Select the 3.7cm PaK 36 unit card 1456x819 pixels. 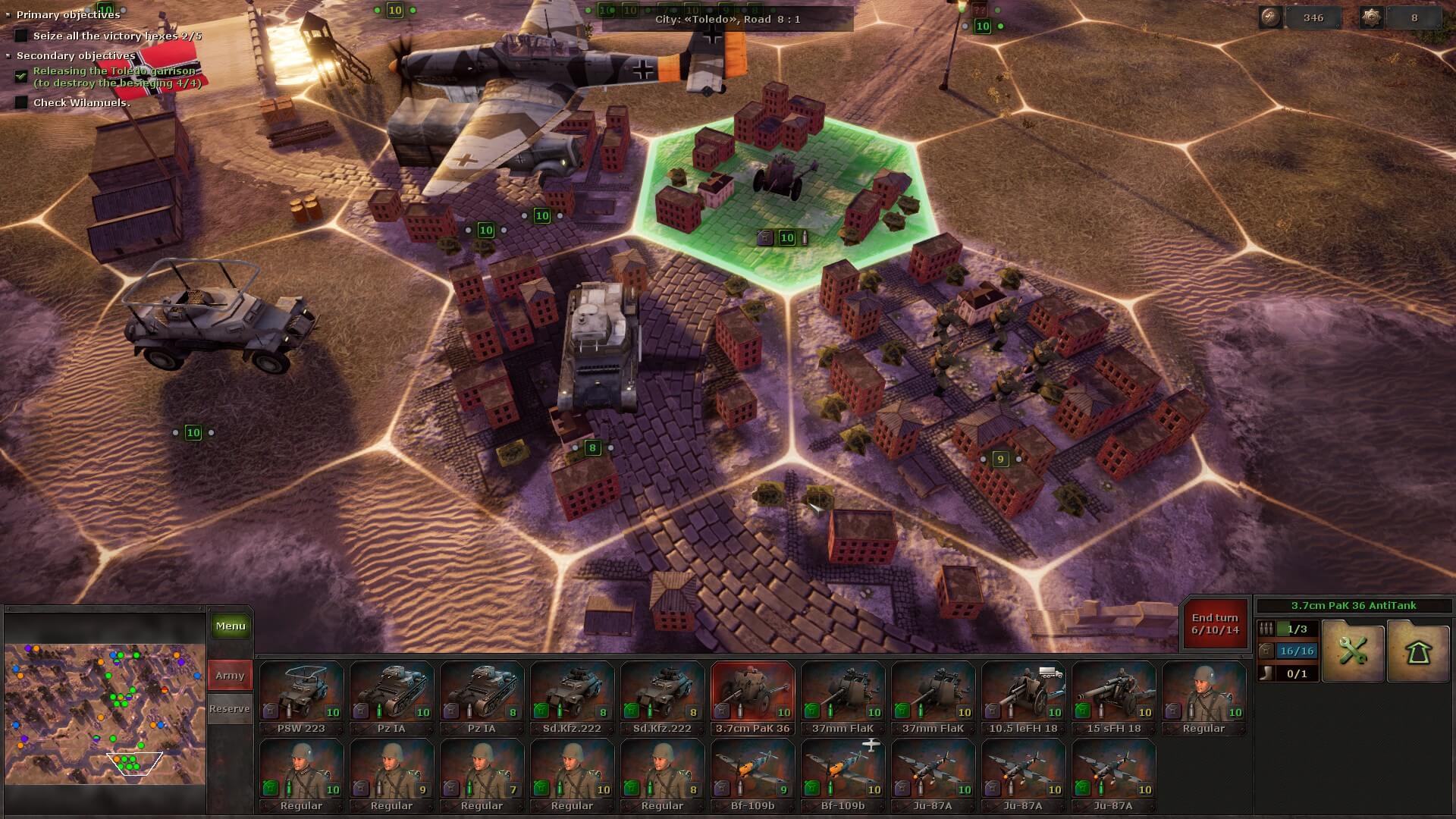(x=752, y=698)
